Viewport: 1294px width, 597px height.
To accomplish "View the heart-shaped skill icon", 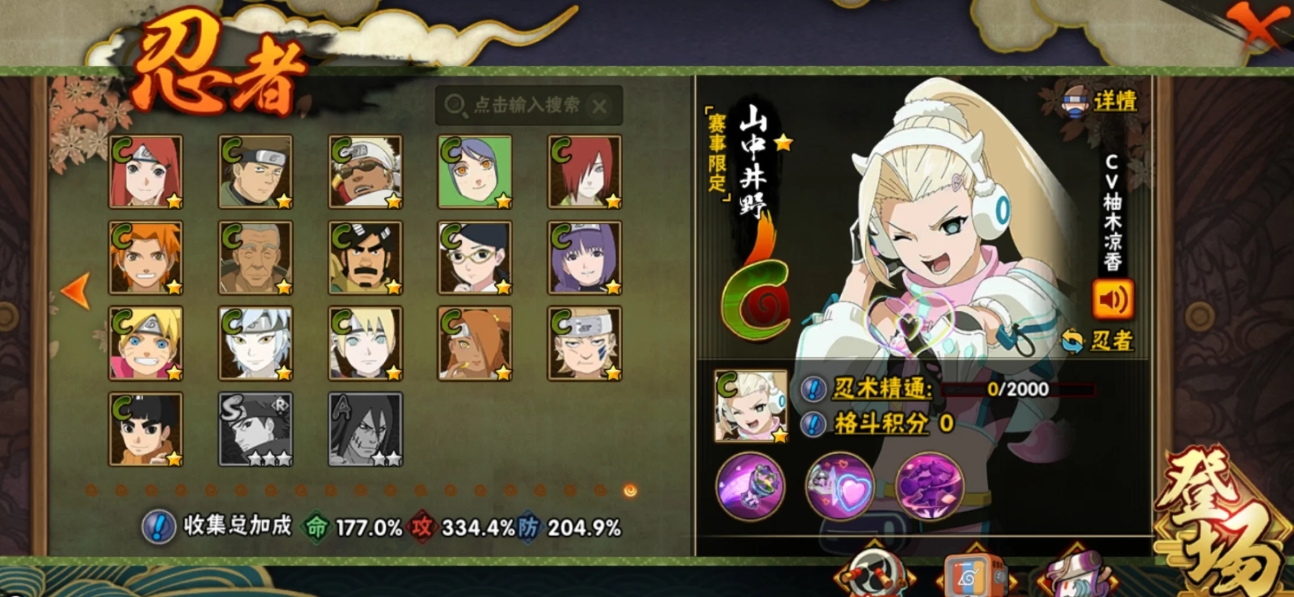I will click(840, 486).
